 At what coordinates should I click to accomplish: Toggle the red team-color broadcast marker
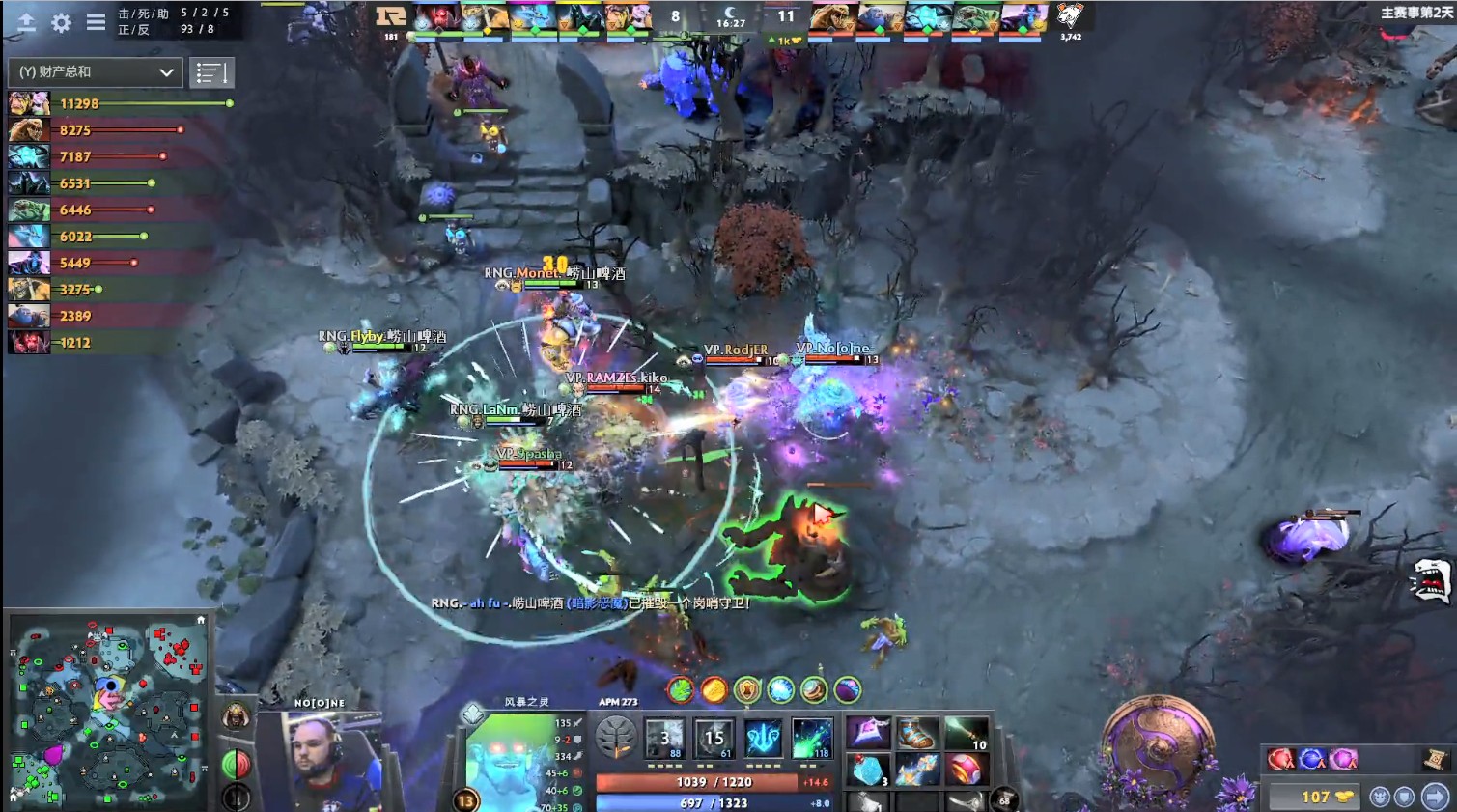1279,758
